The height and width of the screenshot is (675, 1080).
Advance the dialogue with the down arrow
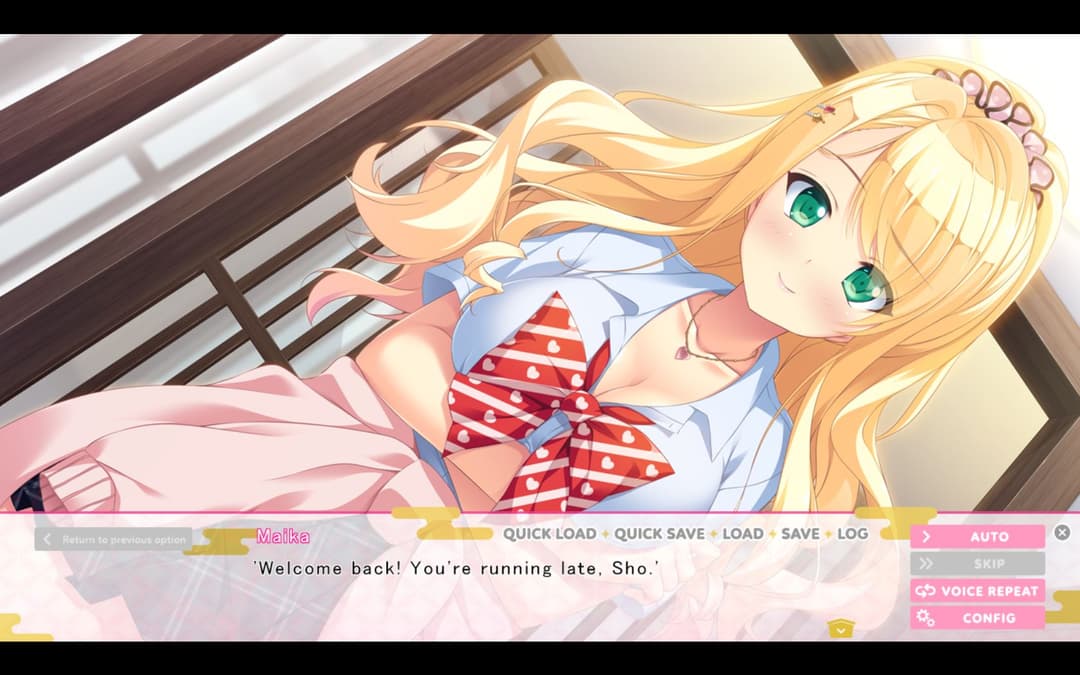(x=840, y=629)
